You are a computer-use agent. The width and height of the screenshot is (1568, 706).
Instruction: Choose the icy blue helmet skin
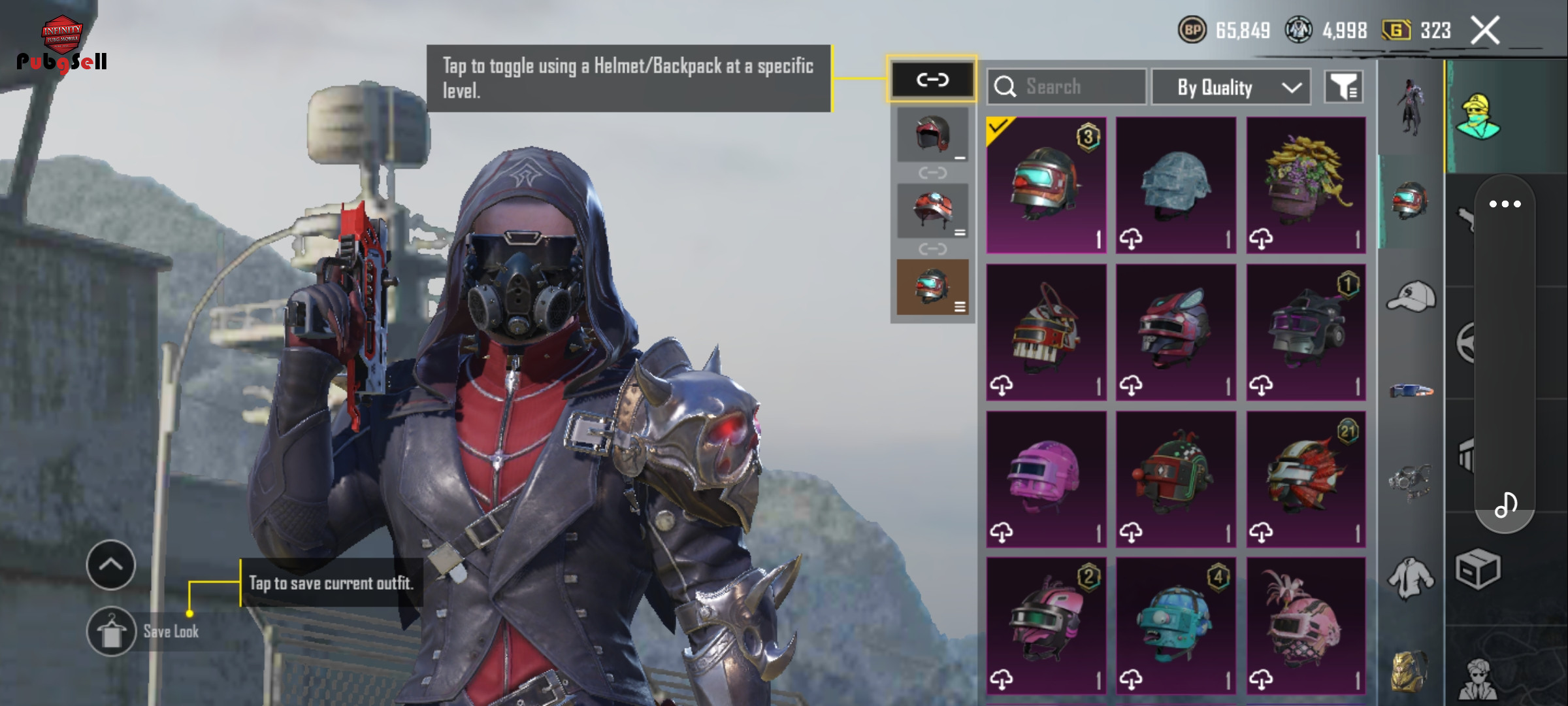[1176, 185]
